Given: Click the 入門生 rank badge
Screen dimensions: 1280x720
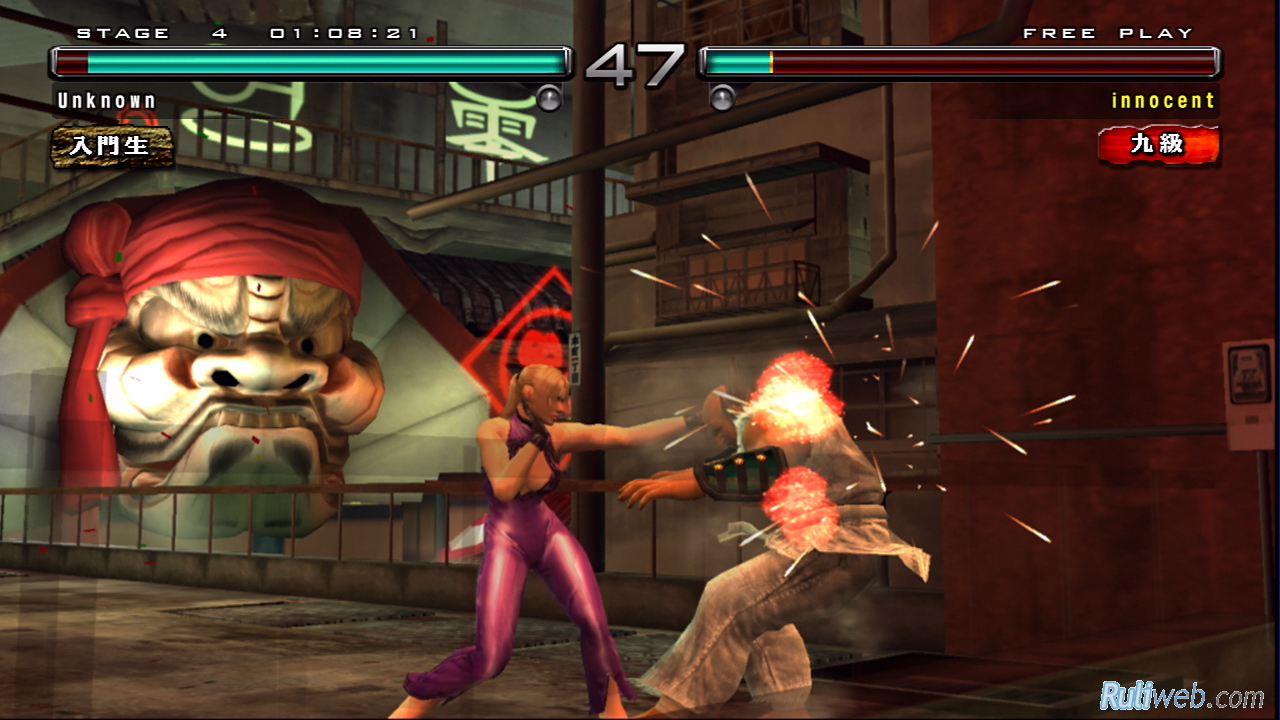Looking at the screenshot, I should coord(112,146).
